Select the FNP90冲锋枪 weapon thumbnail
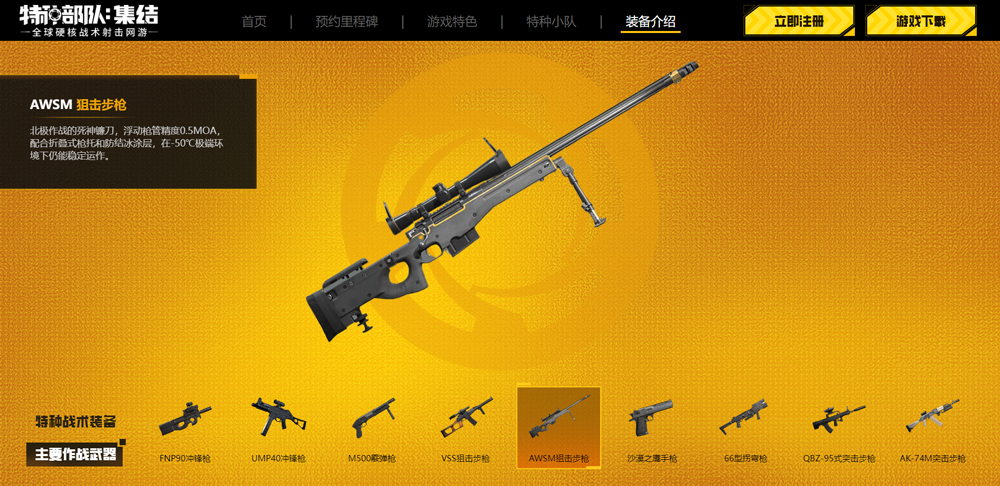This screenshot has width=1000, height=486. point(185,425)
